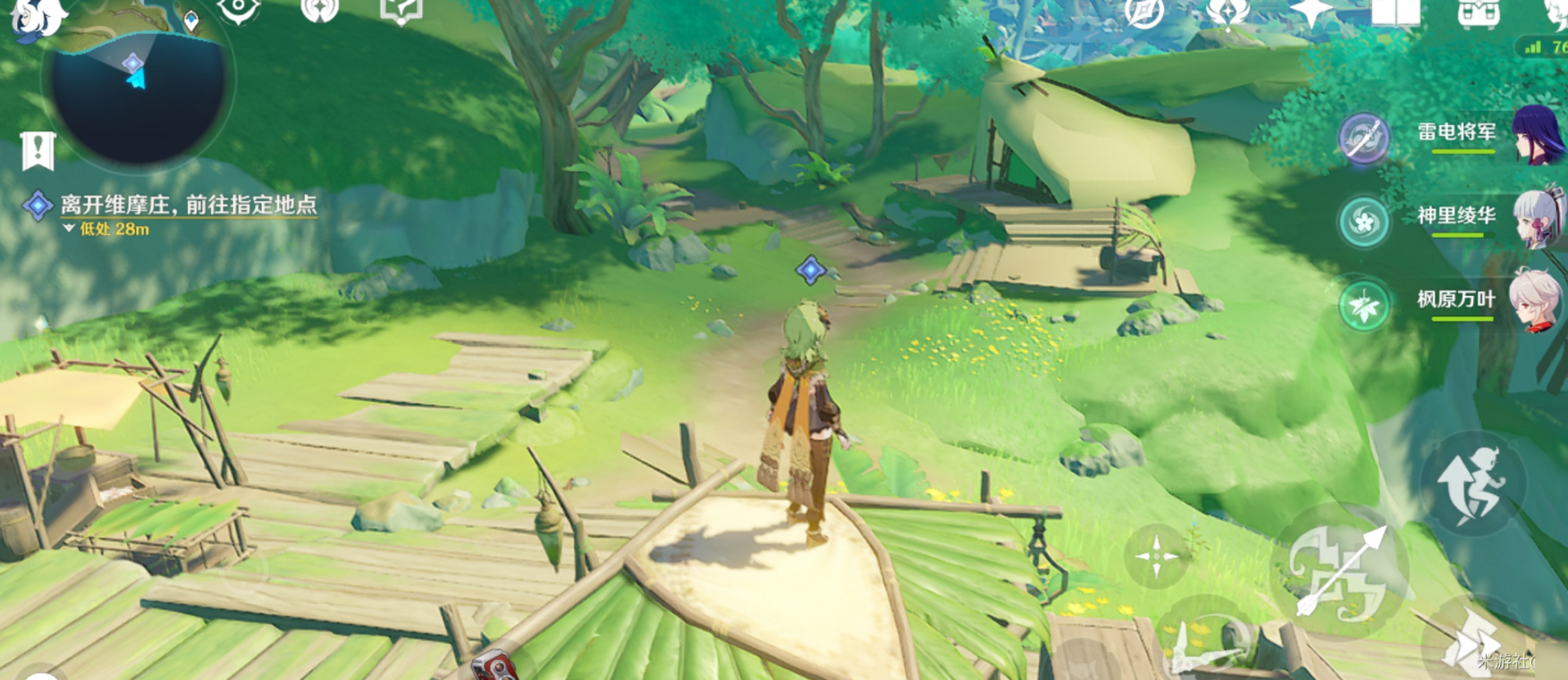Open the adventurer handbook book icon
Viewport: 1568px width, 680px height.
click(x=1395, y=13)
